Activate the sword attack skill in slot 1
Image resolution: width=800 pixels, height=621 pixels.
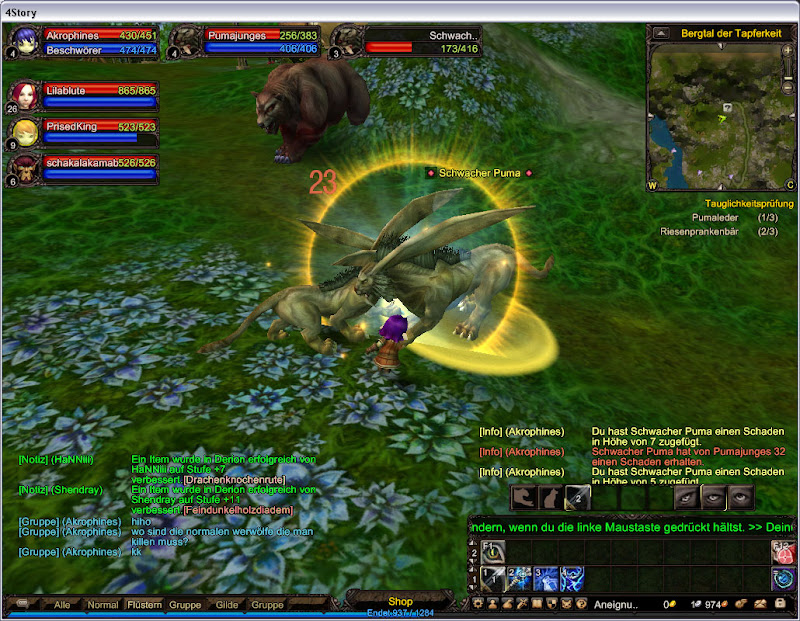[494, 578]
